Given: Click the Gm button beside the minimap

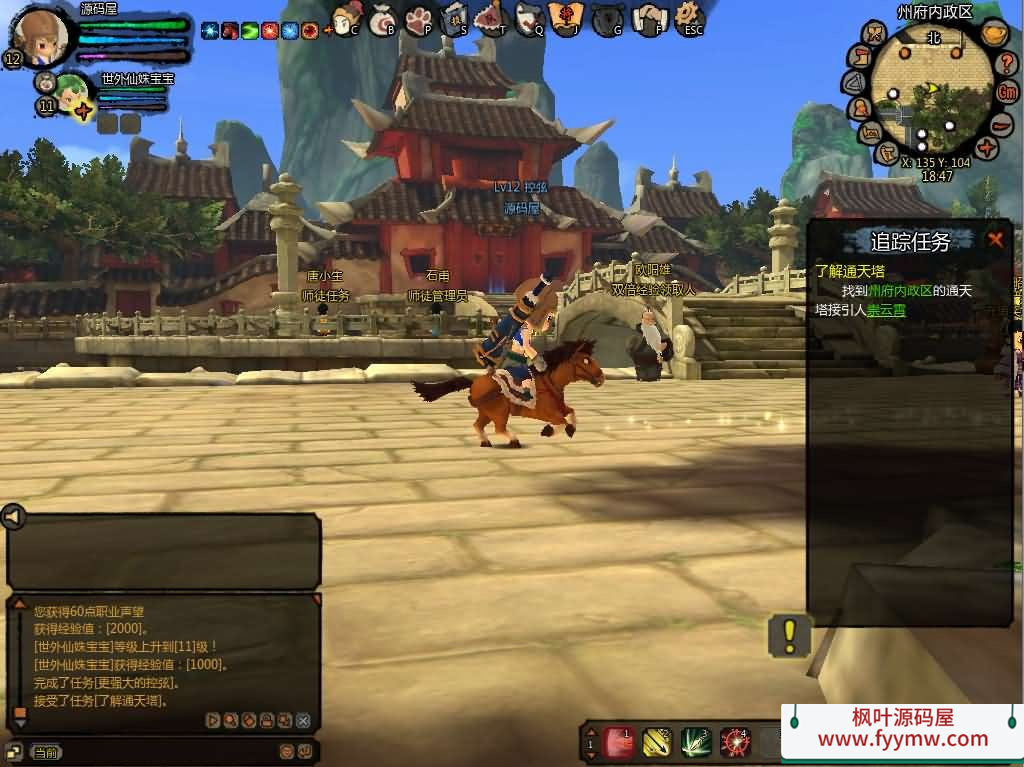Looking at the screenshot, I should tap(1007, 91).
